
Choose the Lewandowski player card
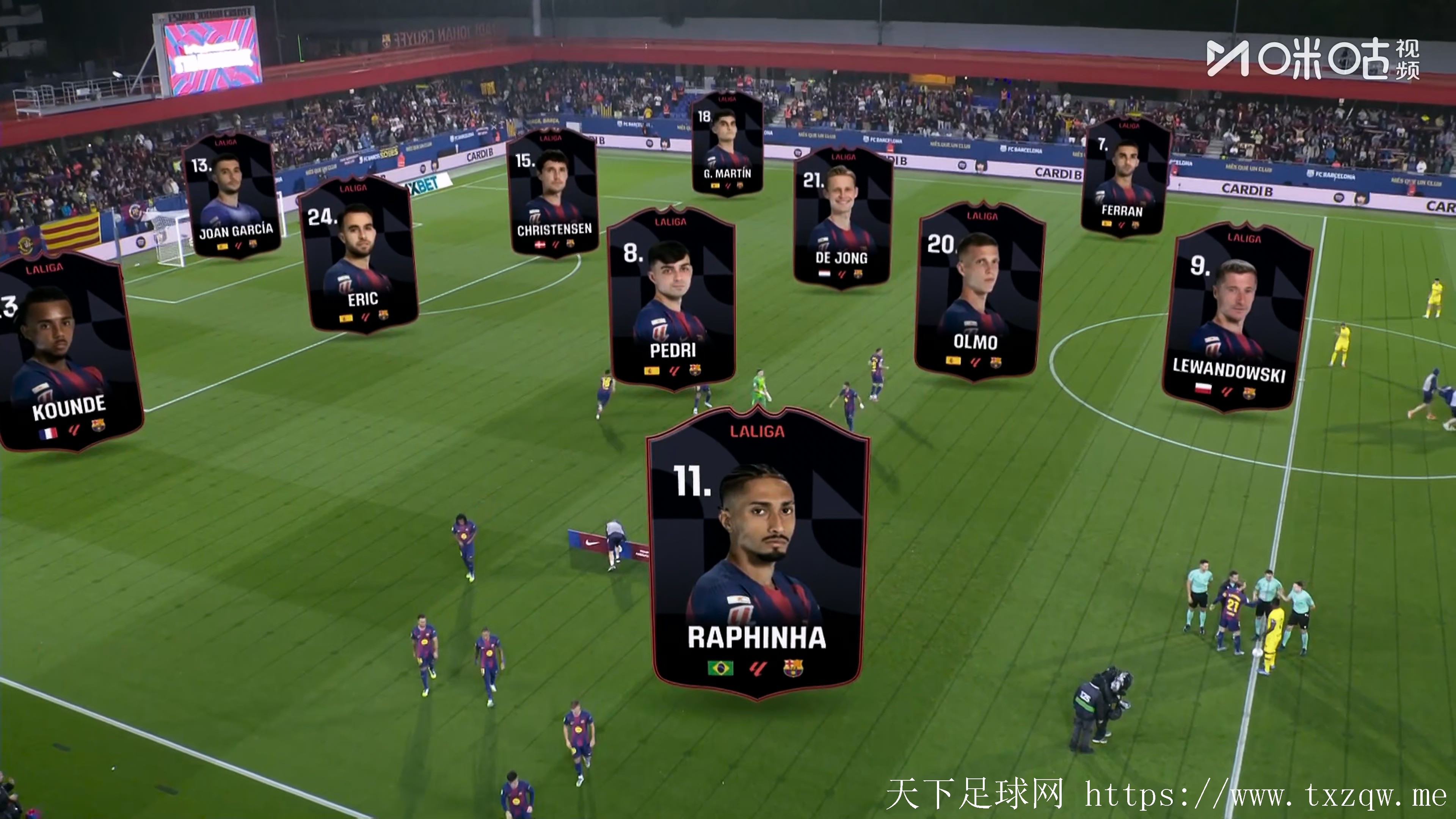1238,317
